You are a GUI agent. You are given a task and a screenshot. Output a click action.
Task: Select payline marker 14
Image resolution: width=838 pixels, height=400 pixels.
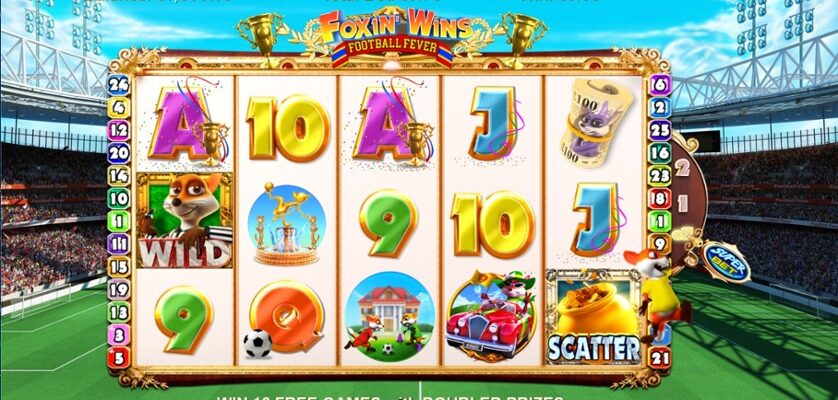click(x=120, y=175)
